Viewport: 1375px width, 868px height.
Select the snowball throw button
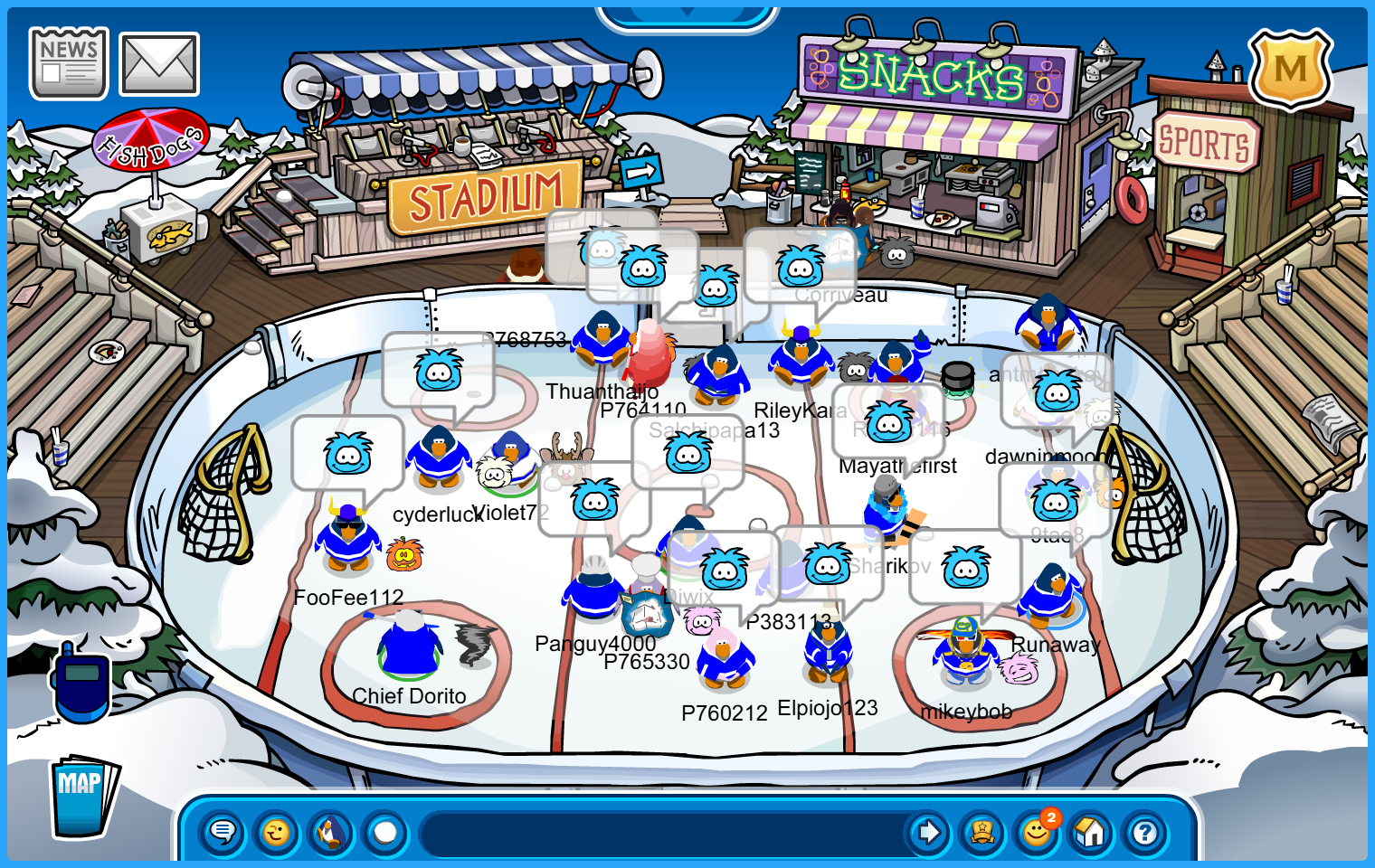[385, 832]
